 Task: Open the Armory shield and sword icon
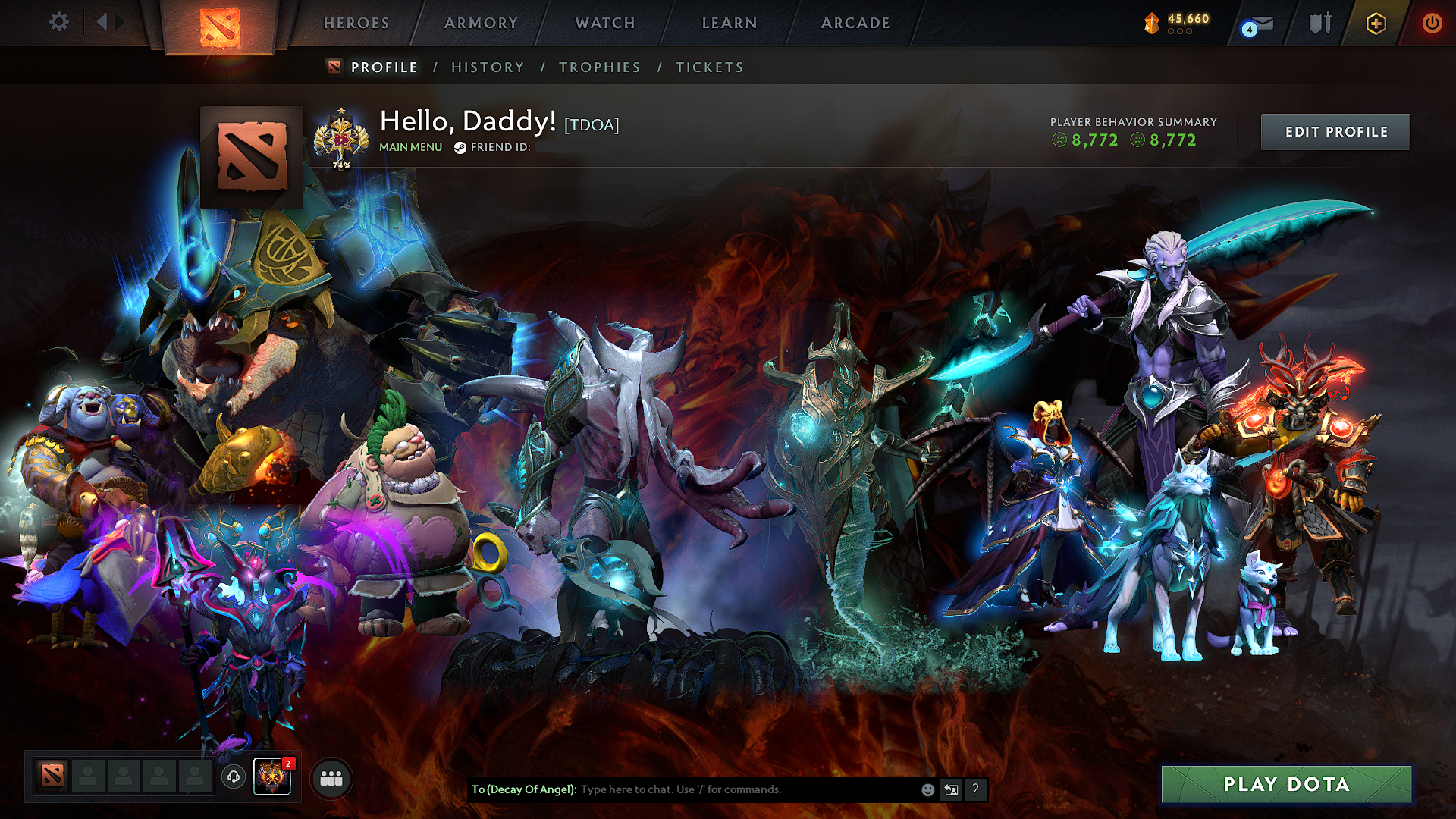(1318, 23)
